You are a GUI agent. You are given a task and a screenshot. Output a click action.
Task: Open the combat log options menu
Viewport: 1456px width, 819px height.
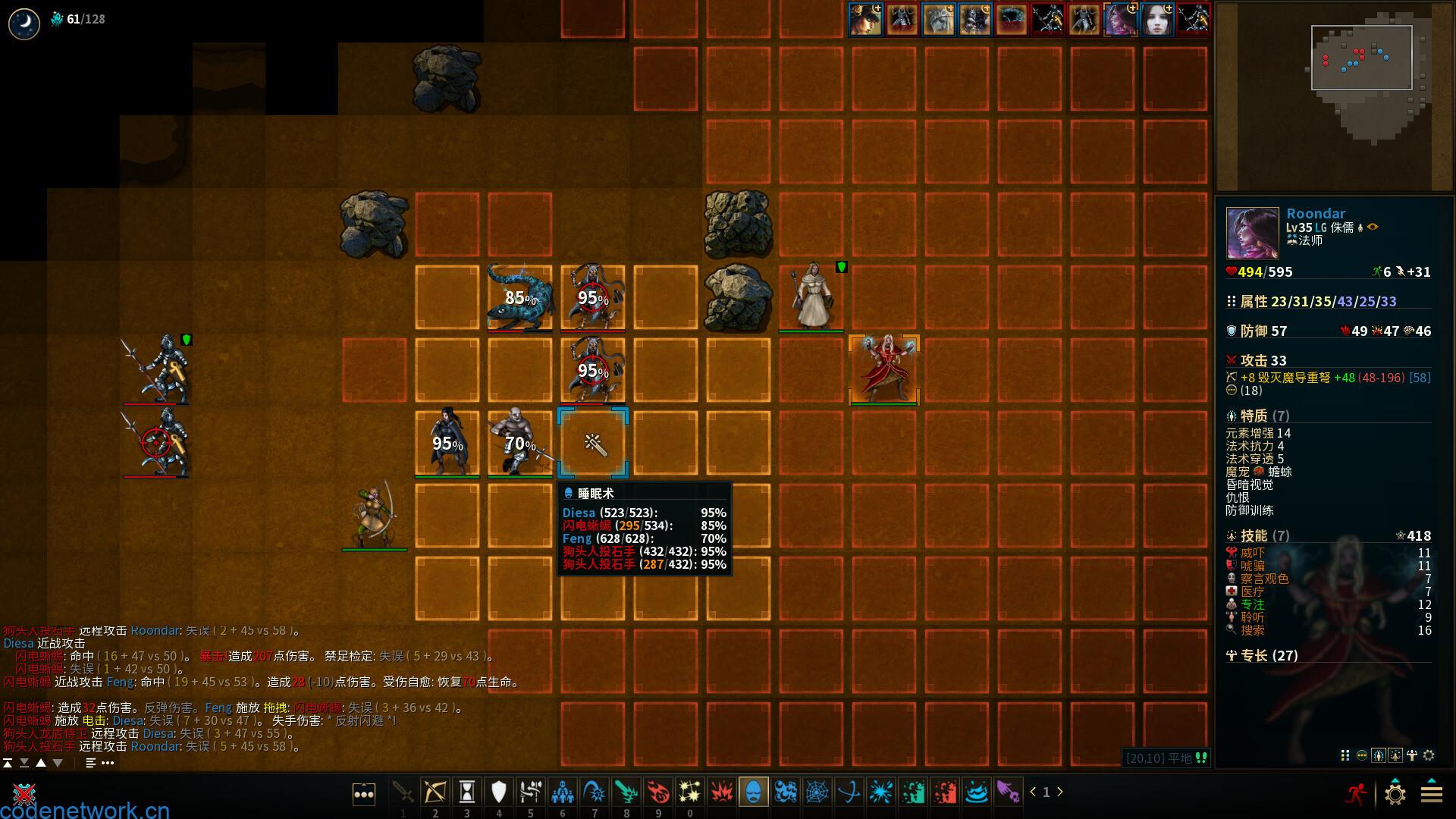107,763
